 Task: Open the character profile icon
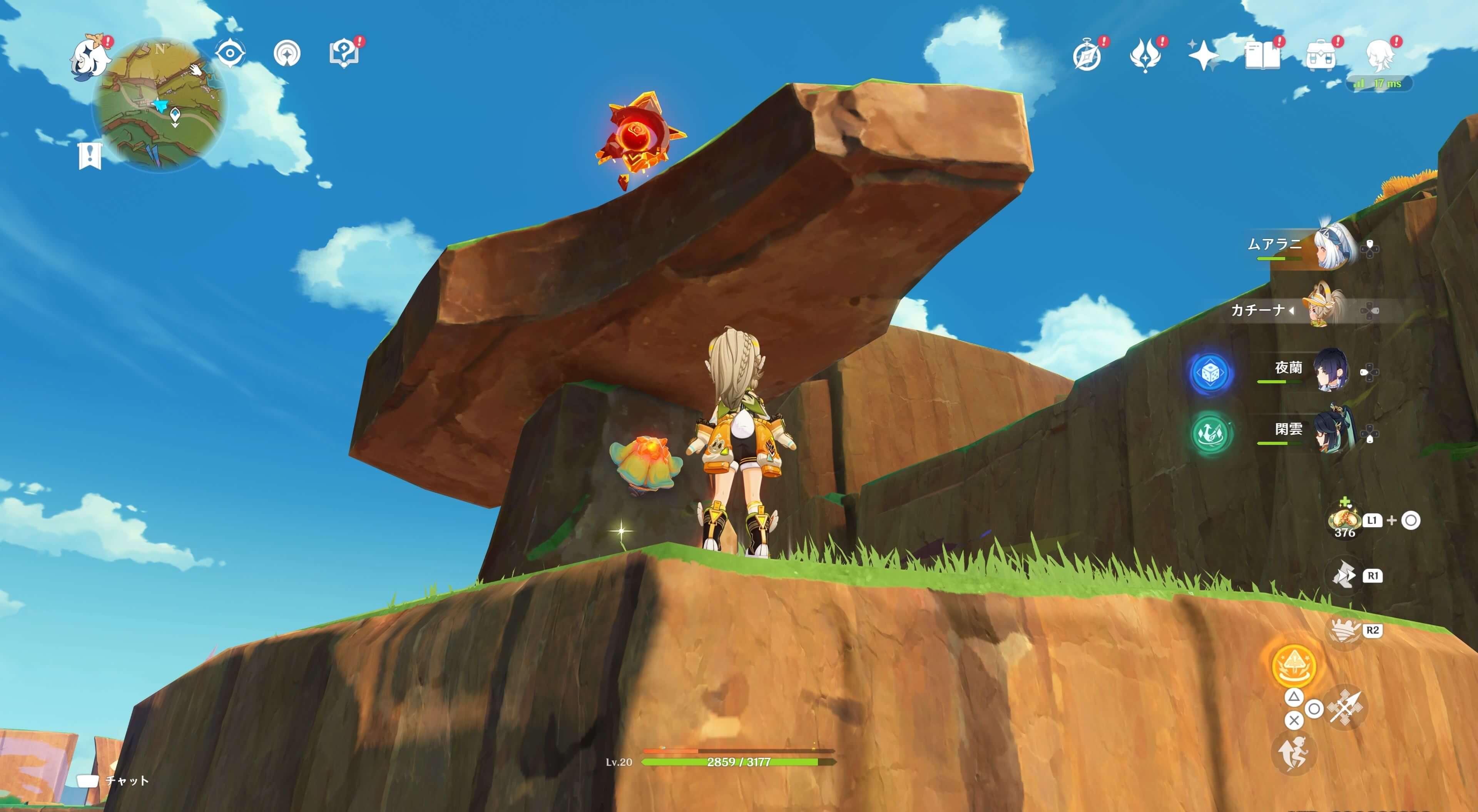pos(1379,56)
